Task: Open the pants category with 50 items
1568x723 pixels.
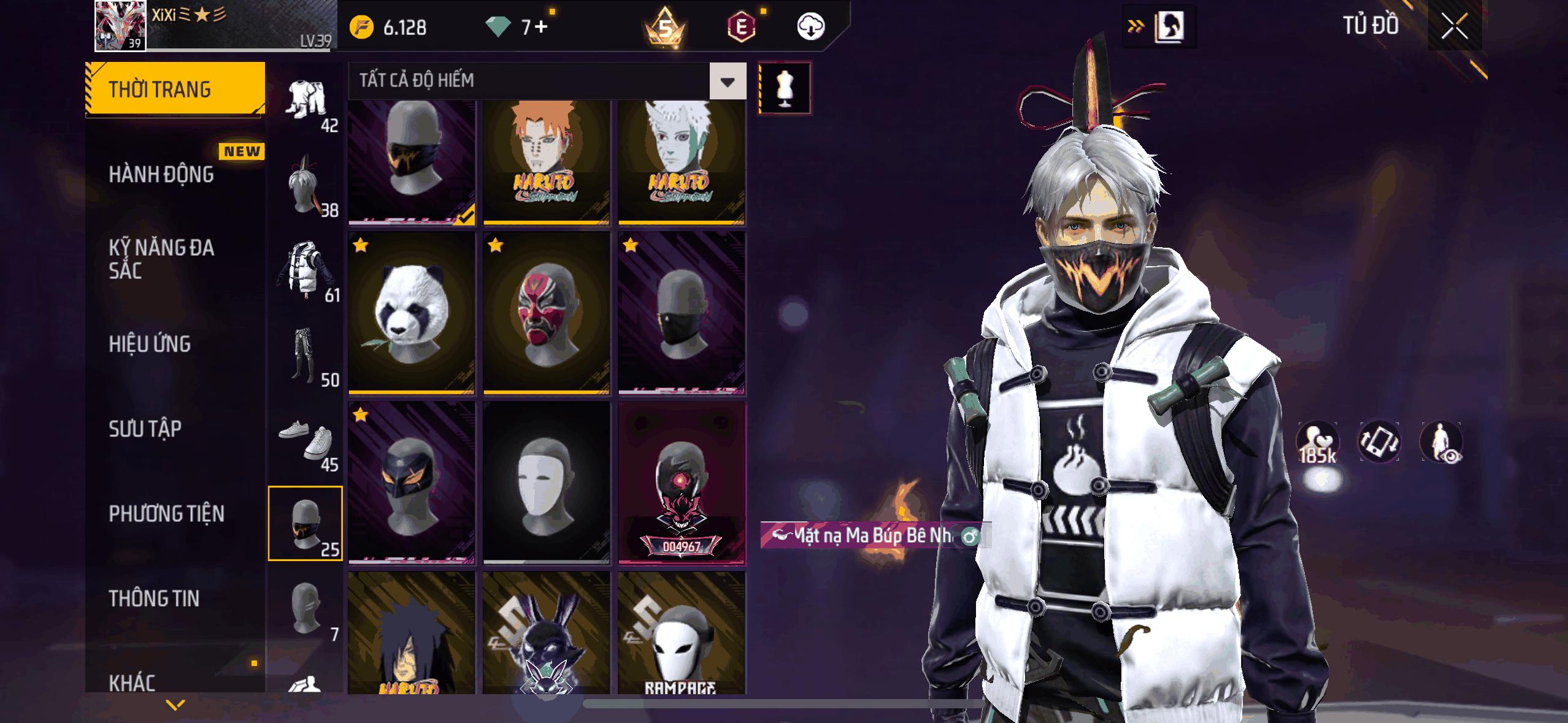Action: [x=306, y=354]
